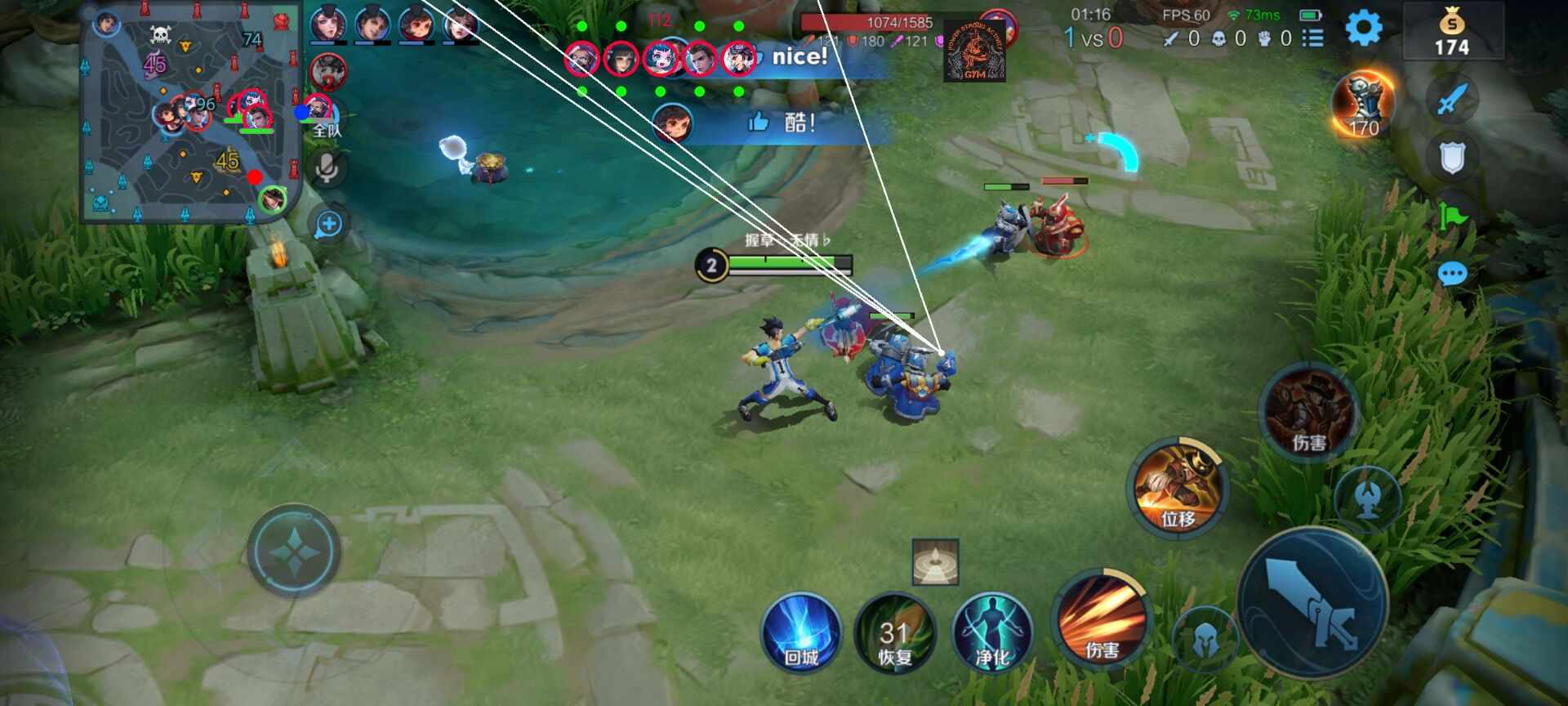The width and height of the screenshot is (1568, 706).
Task: Use the 恢复 heal spell
Action: (x=895, y=634)
